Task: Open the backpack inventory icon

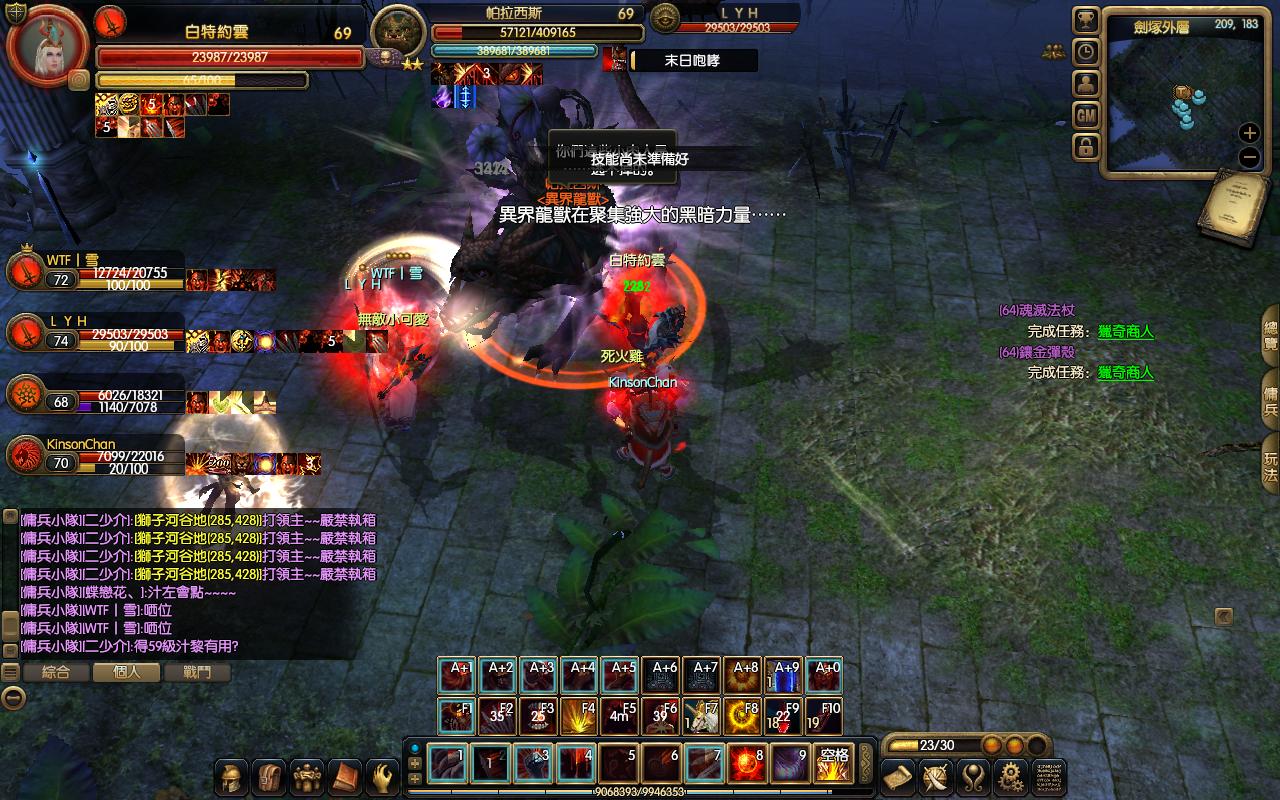Action: pyautogui.click(x=268, y=777)
